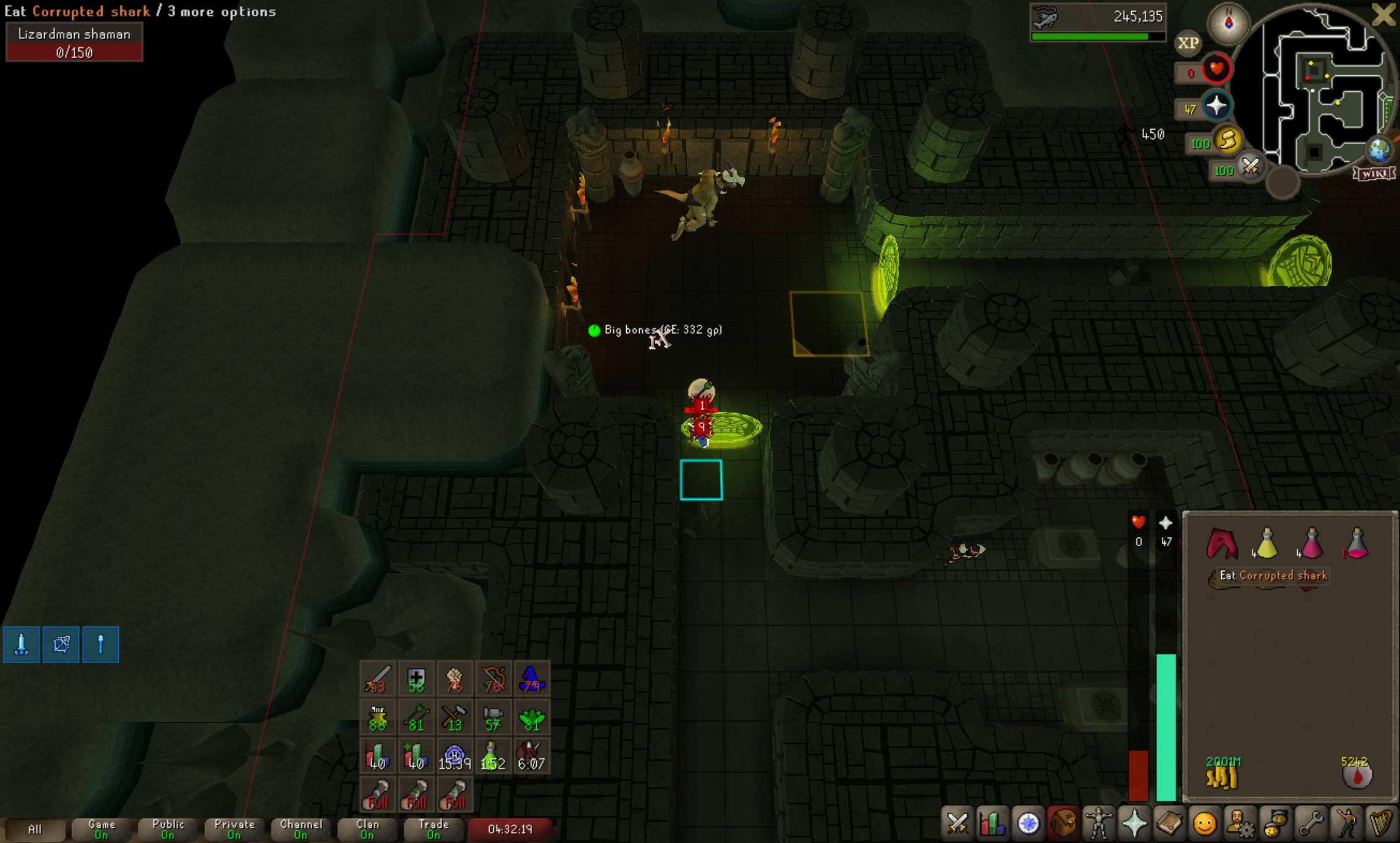Open the world map globe
Viewport: 1400px width, 843px height.
[x=1380, y=150]
